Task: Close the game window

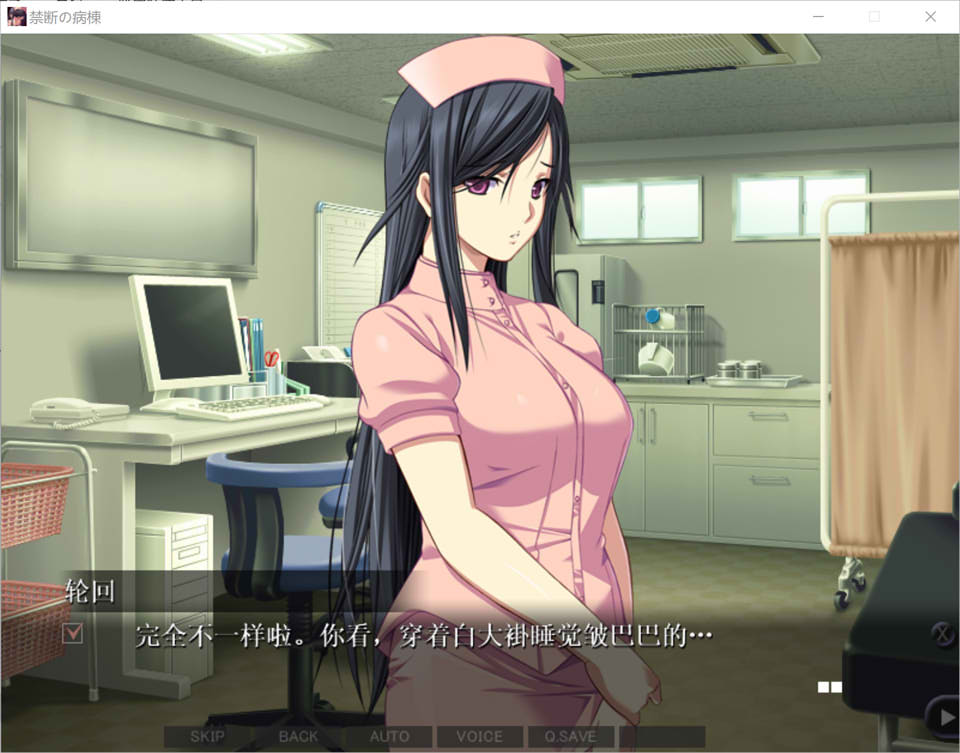Action: point(930,17)
